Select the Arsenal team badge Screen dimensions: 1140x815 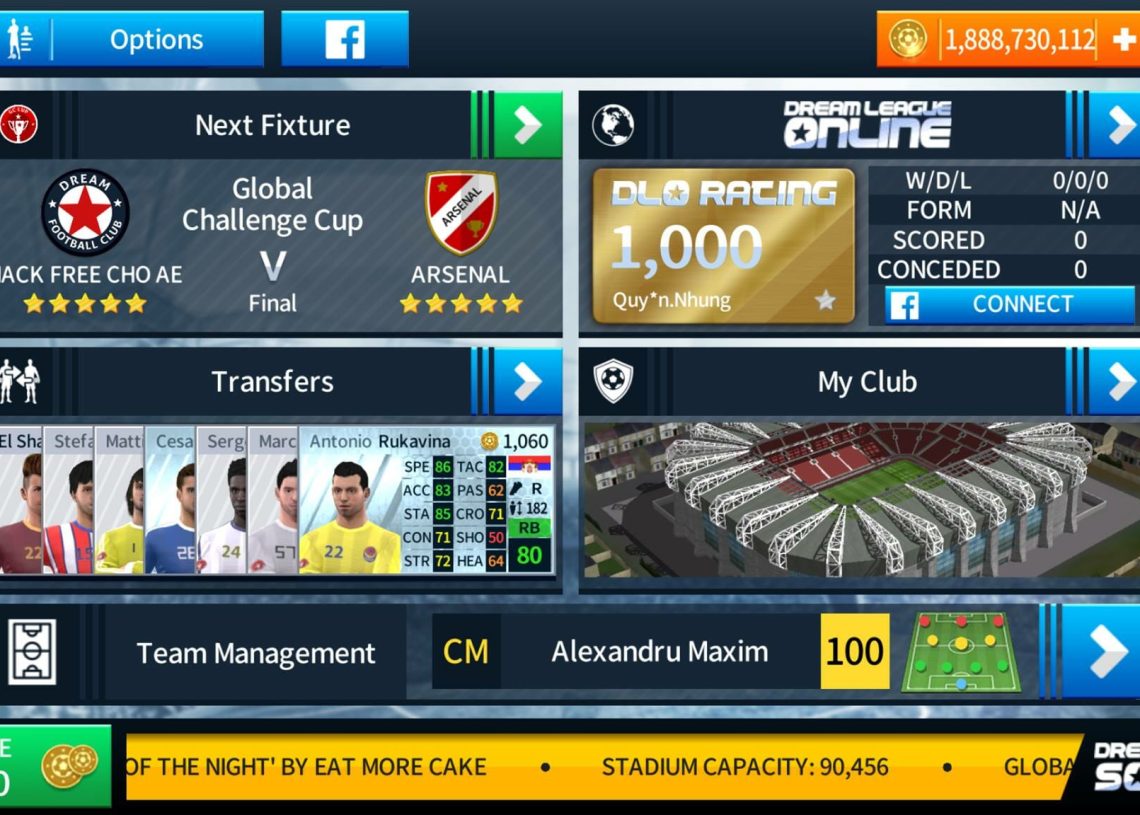461,212
